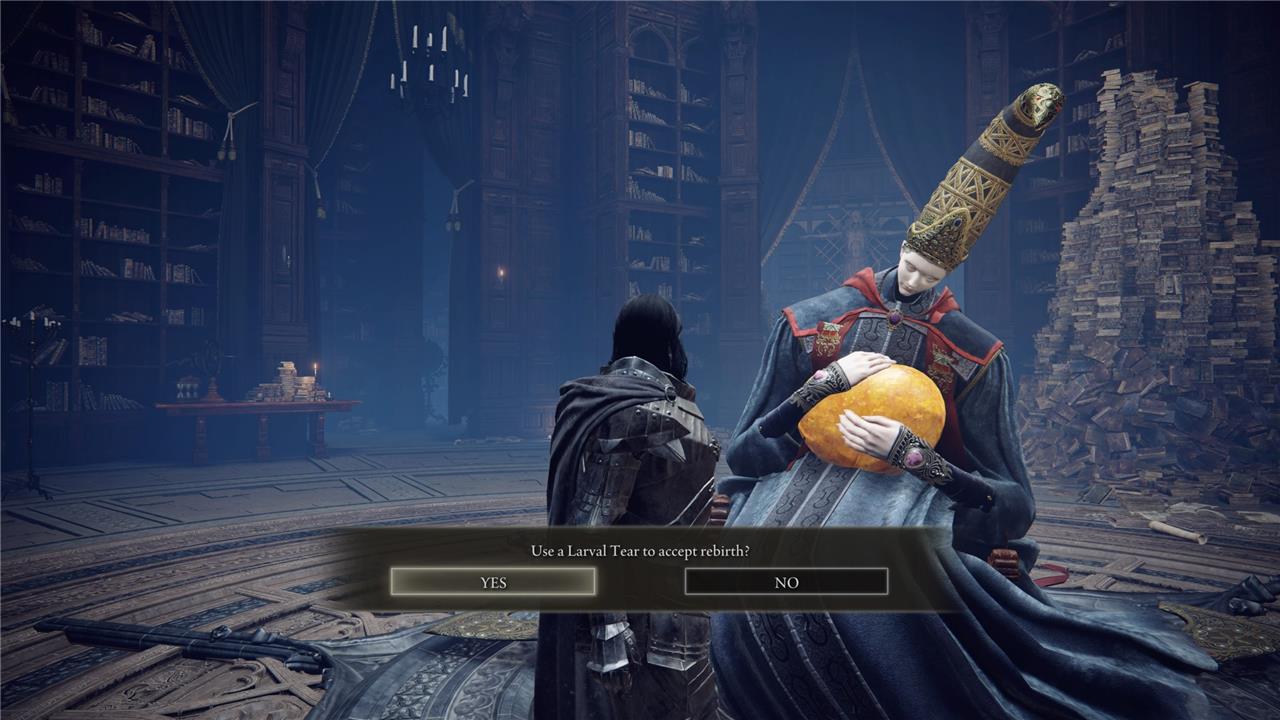
Task: Confirm rebirth by choosing YES
Action: coord(493,582)
